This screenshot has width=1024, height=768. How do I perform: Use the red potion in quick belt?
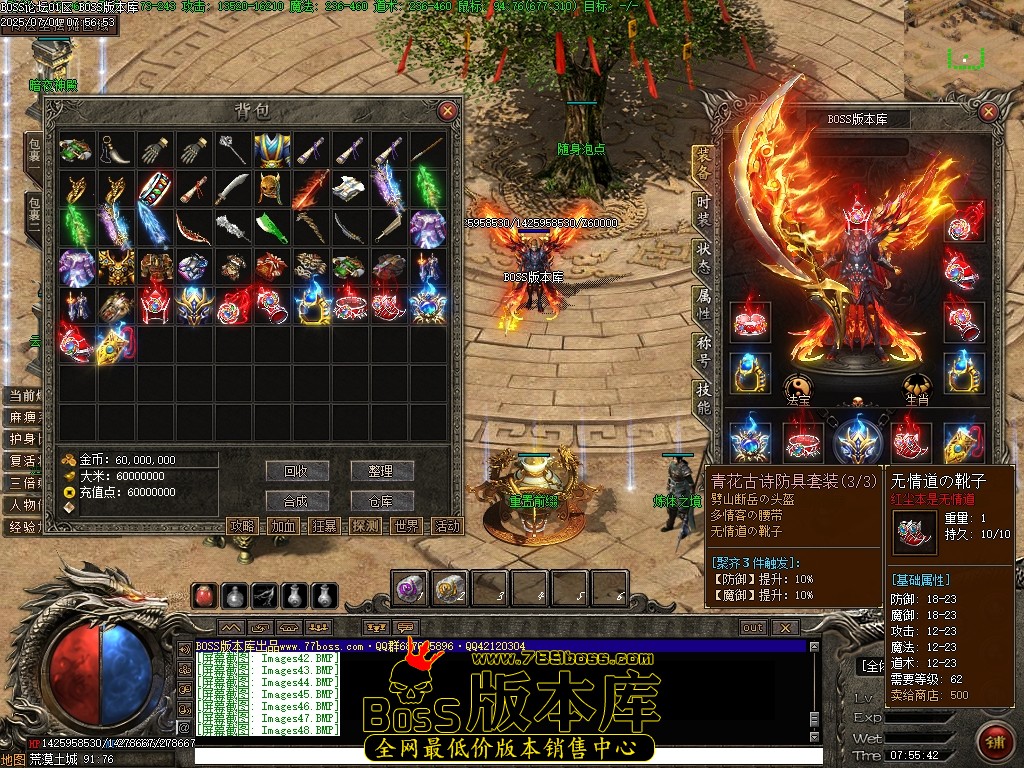205,596
